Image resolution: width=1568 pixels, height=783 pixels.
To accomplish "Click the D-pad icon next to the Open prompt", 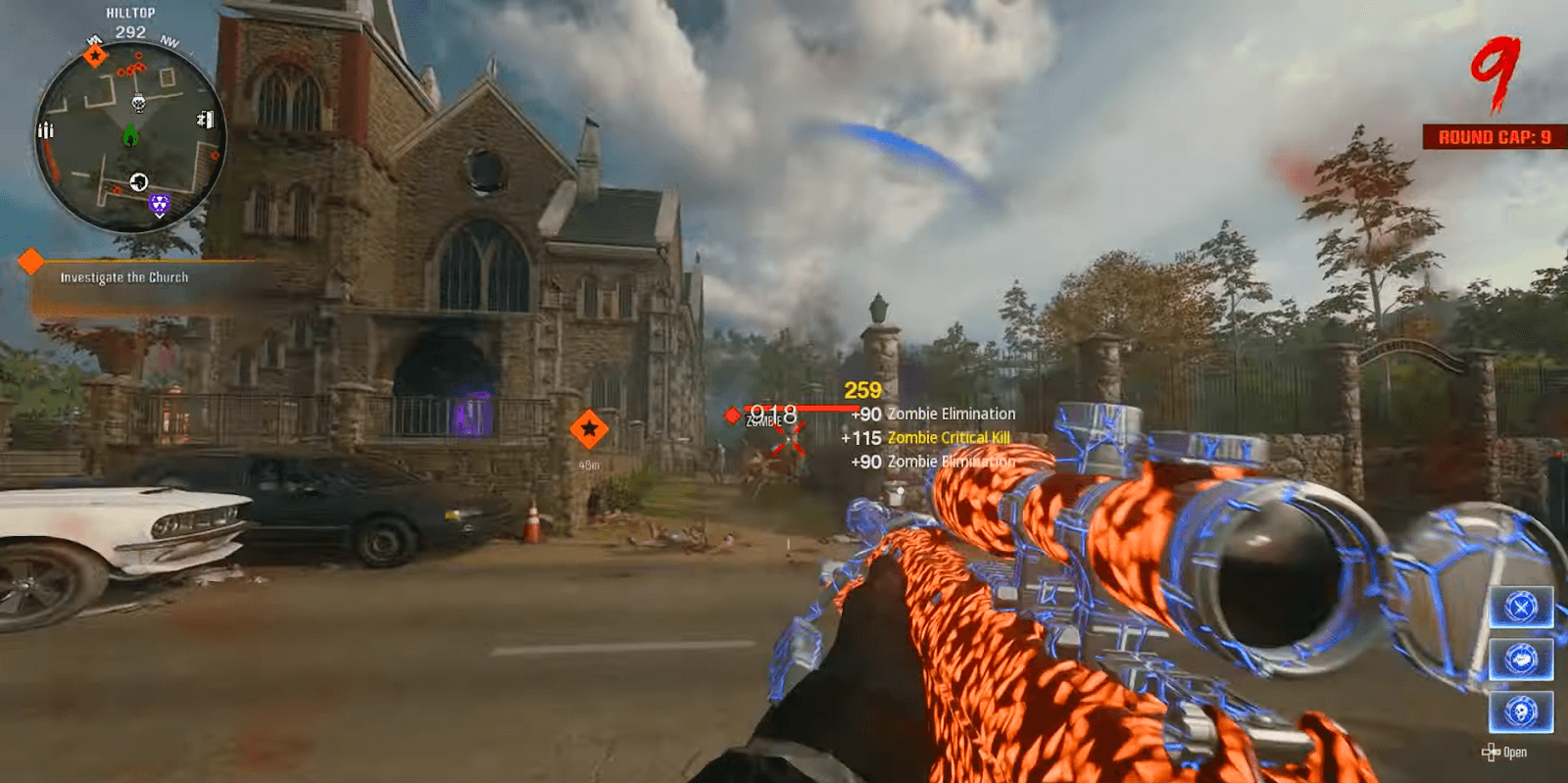I will pos(1491,752).
